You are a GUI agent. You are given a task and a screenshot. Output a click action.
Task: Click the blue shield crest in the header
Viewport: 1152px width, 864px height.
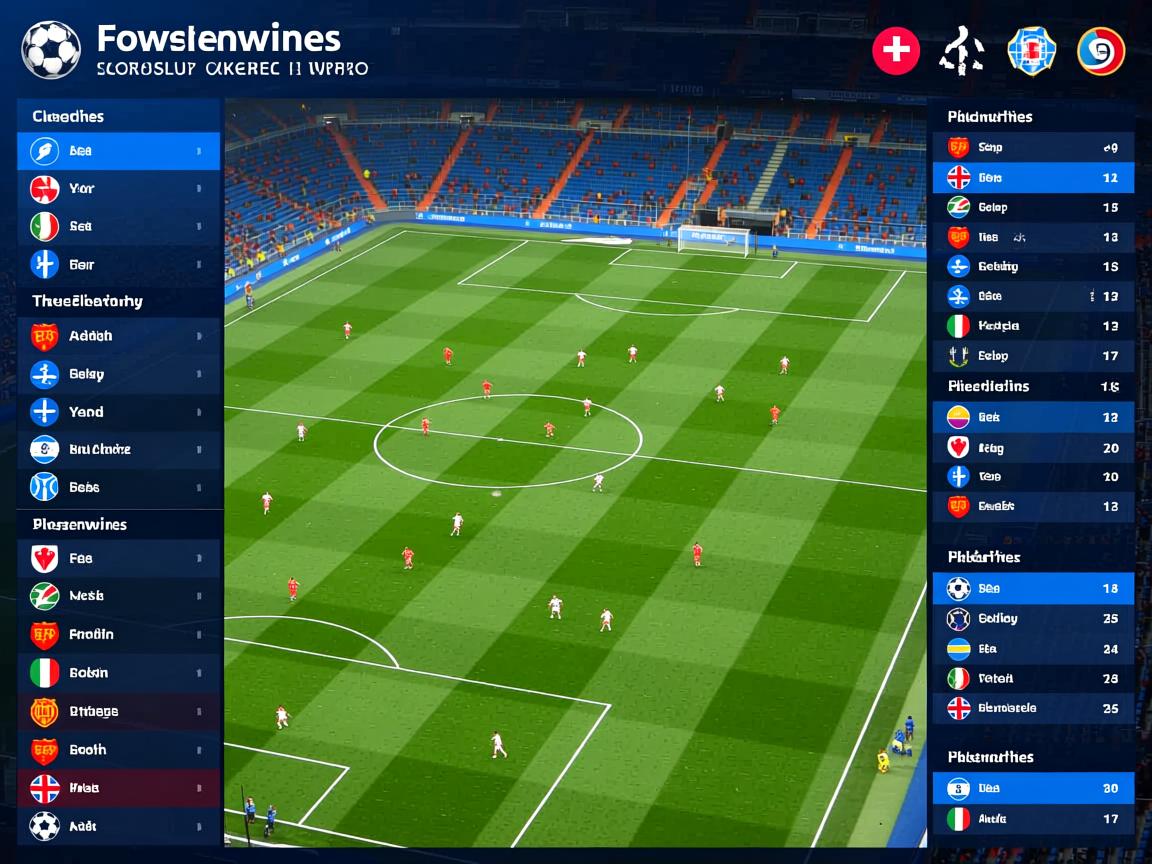pyautogui.click(x=1031, y=51)
